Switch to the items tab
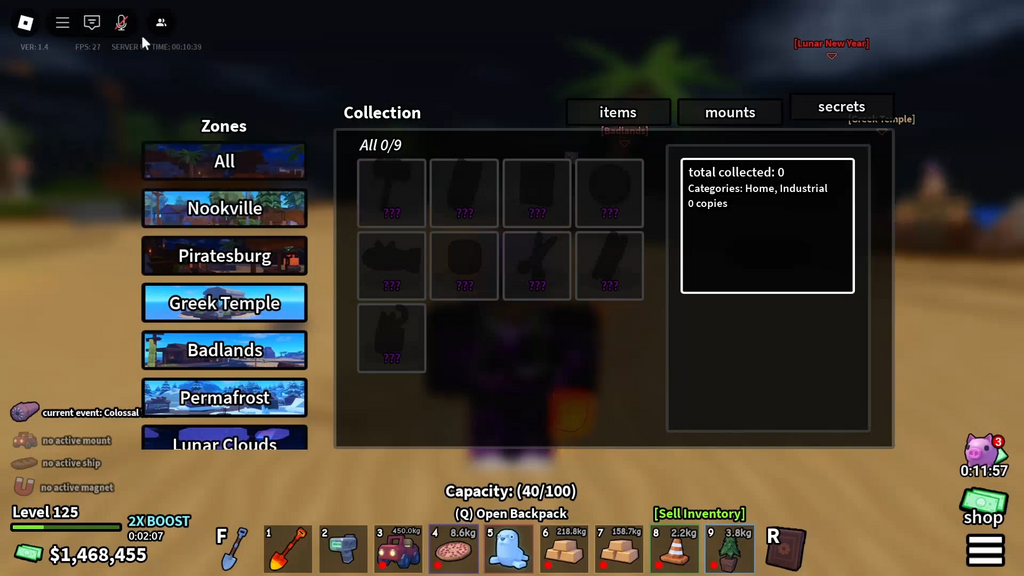The image size is (1024, 576). [618, 112]
